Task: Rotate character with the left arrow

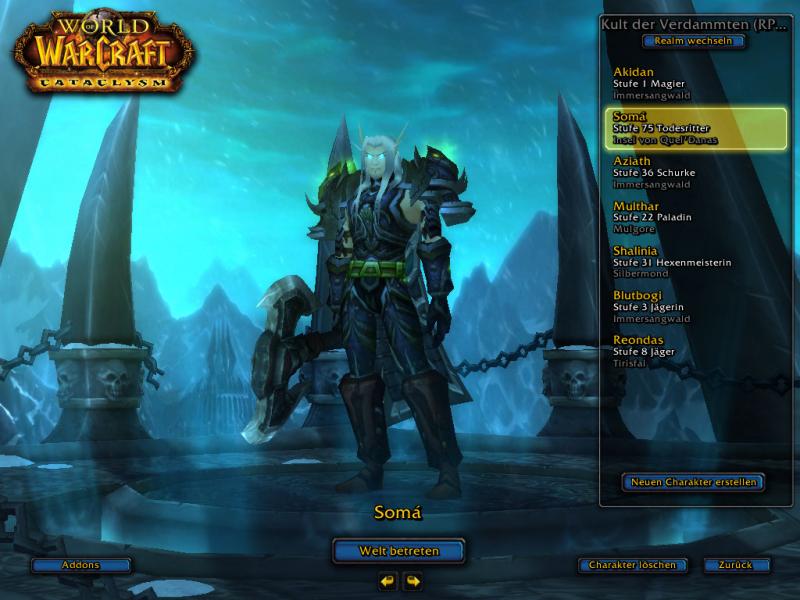Action: click(388, 580)
